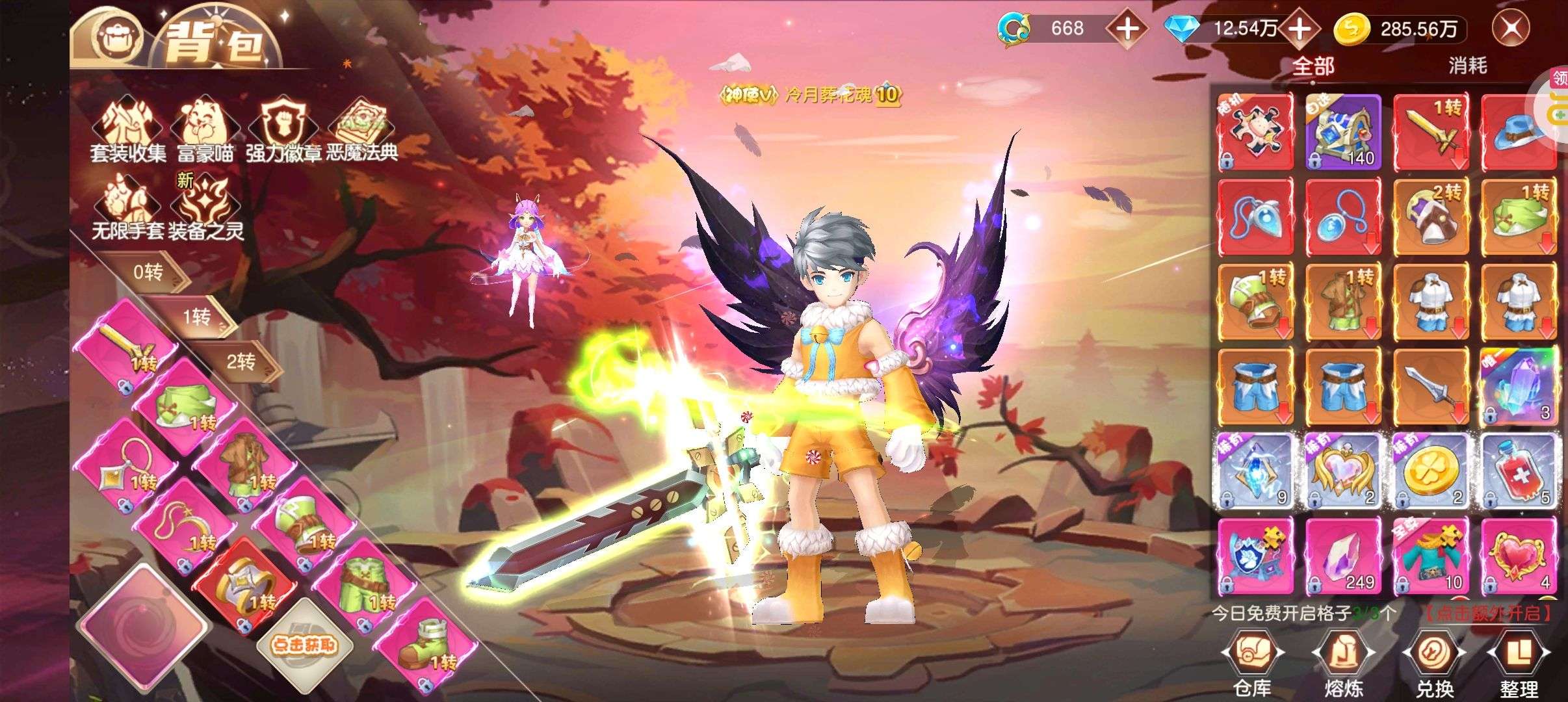Open the 兑换 exchange function

point(1434,664)
